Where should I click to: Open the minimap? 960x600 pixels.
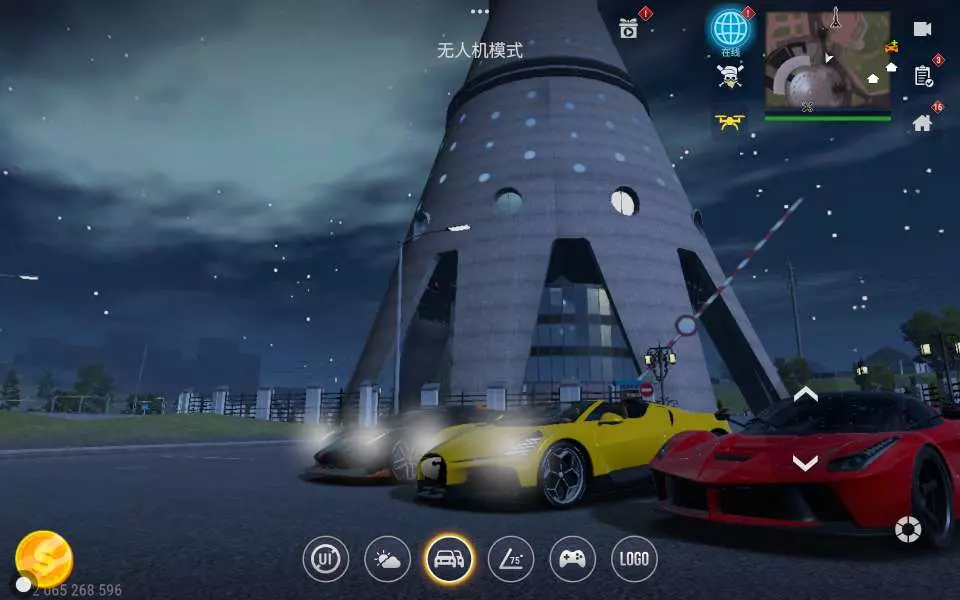(x=827, y=62)
